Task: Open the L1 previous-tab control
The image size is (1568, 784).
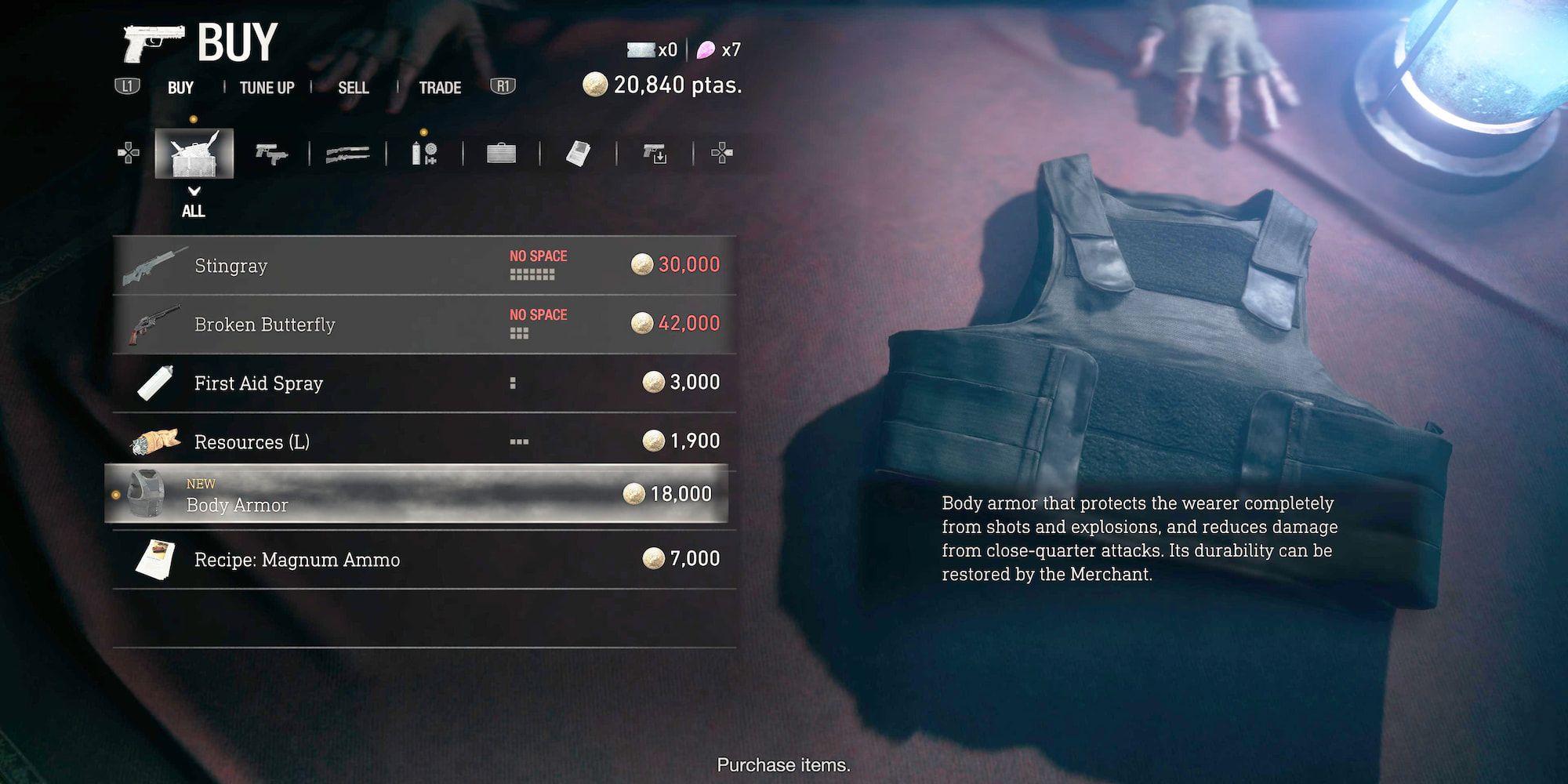Action: pos(128,87)
